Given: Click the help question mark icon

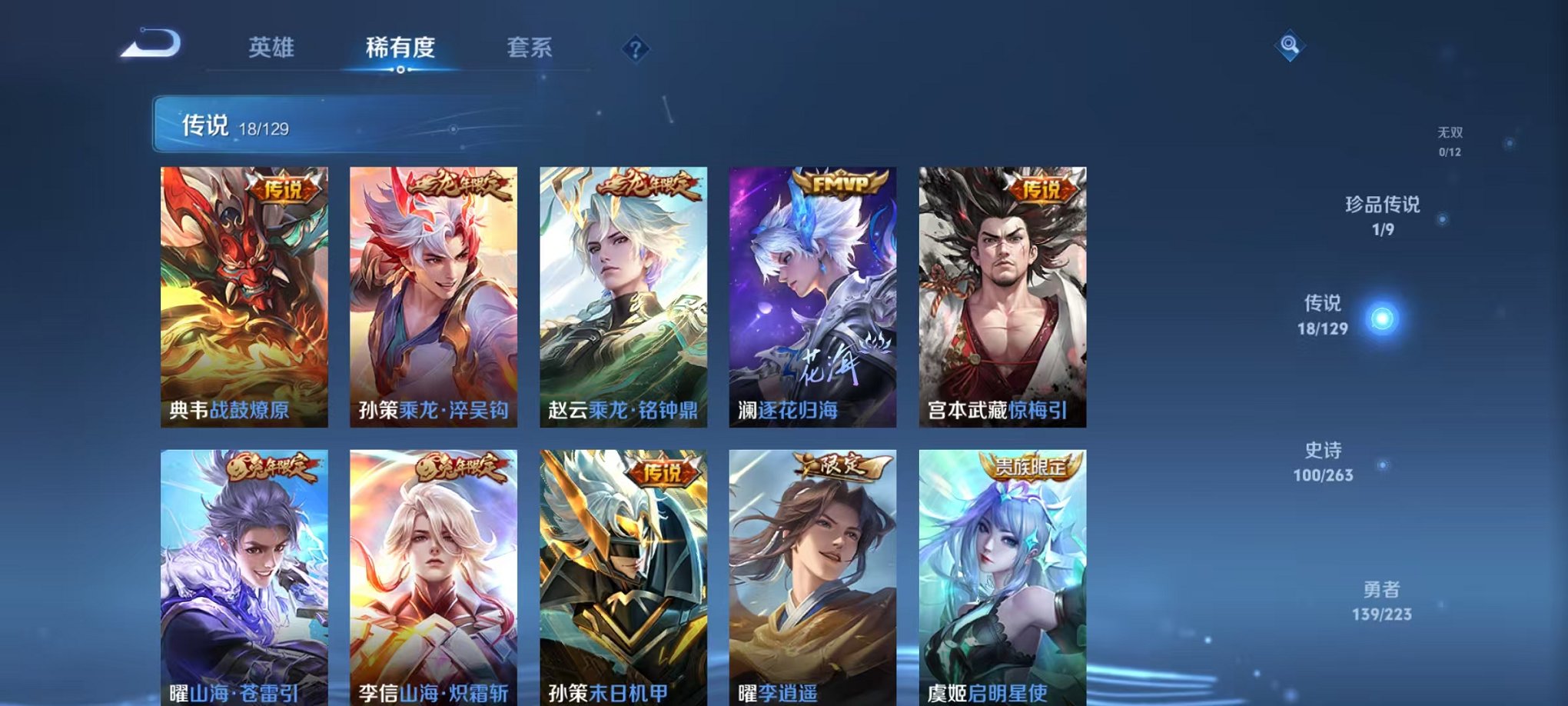Looking at the screenshot, I should tap(635, 49).
